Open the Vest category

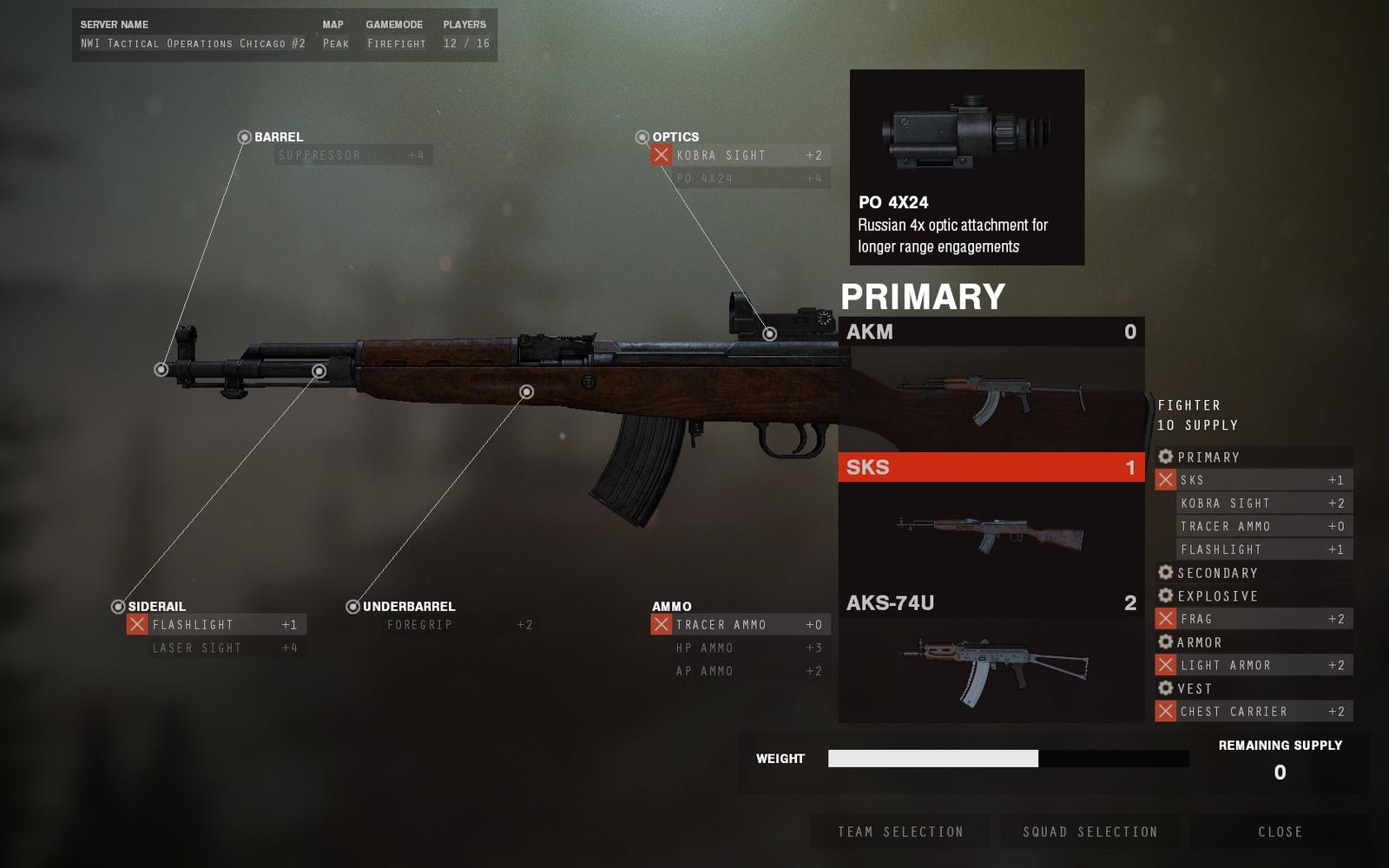pyautogui.click(x=1195, y=688)
